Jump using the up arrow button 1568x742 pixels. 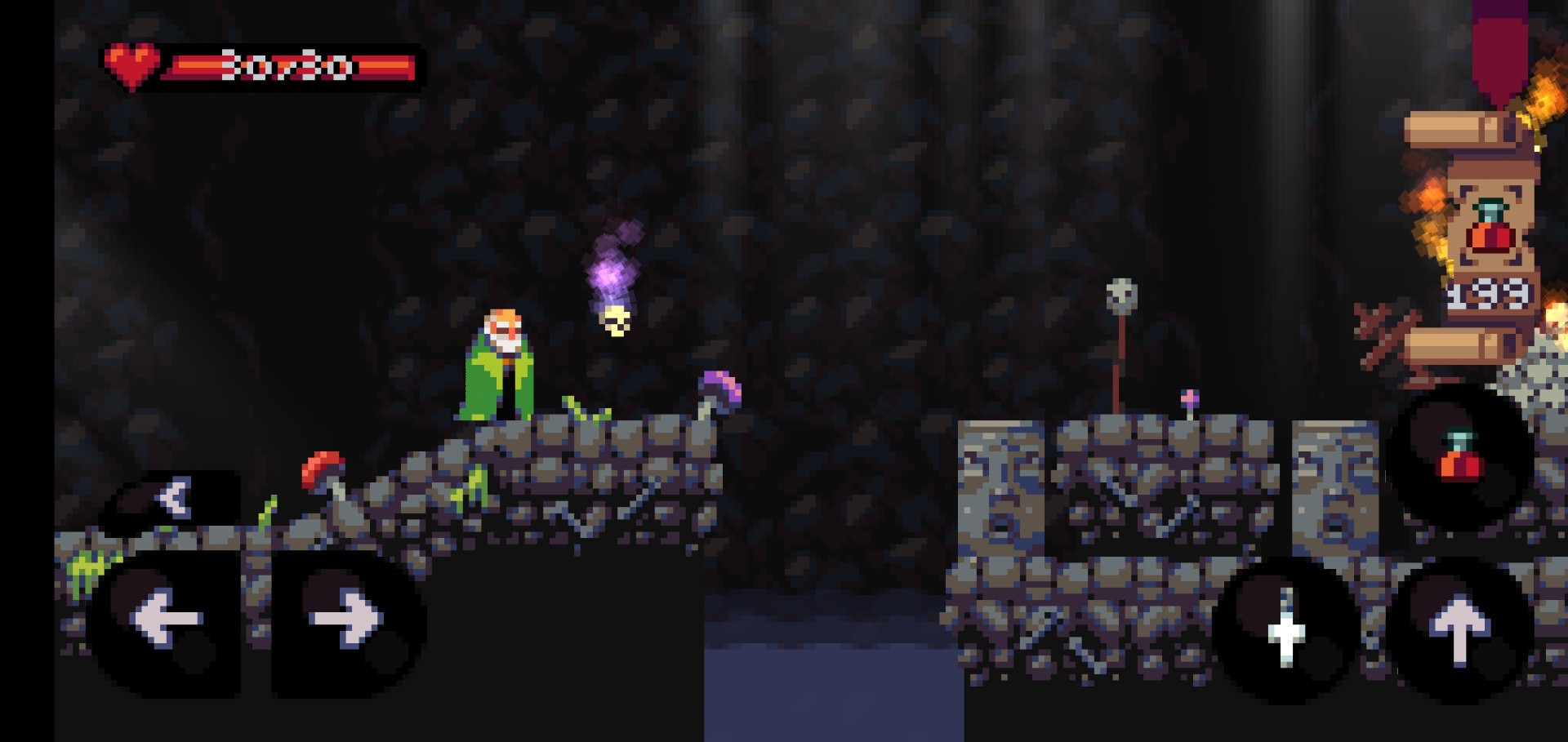tap(1459, 628)
